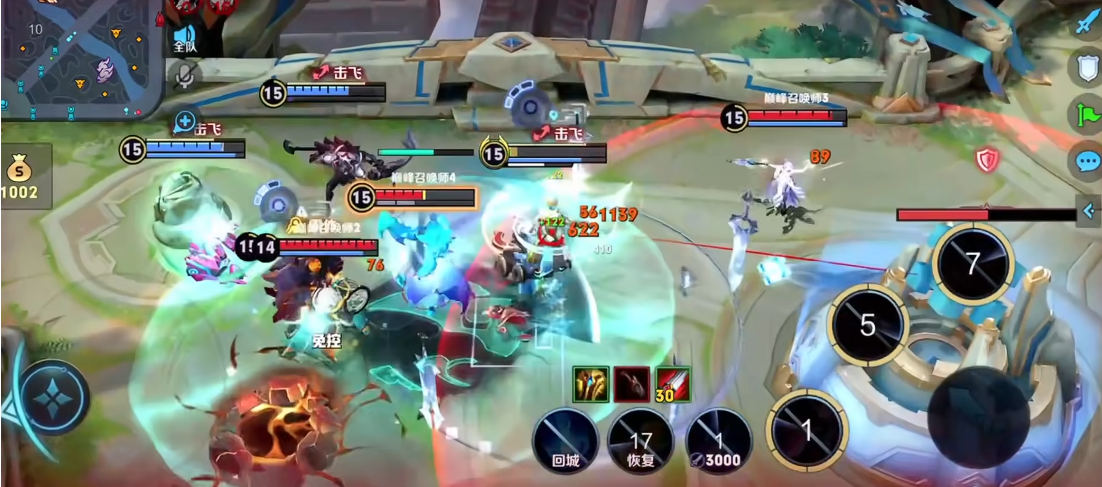Viewport: 1102px width, 487px height.
Task: Expand the side panel arrow
Action: coord(1090,210)
